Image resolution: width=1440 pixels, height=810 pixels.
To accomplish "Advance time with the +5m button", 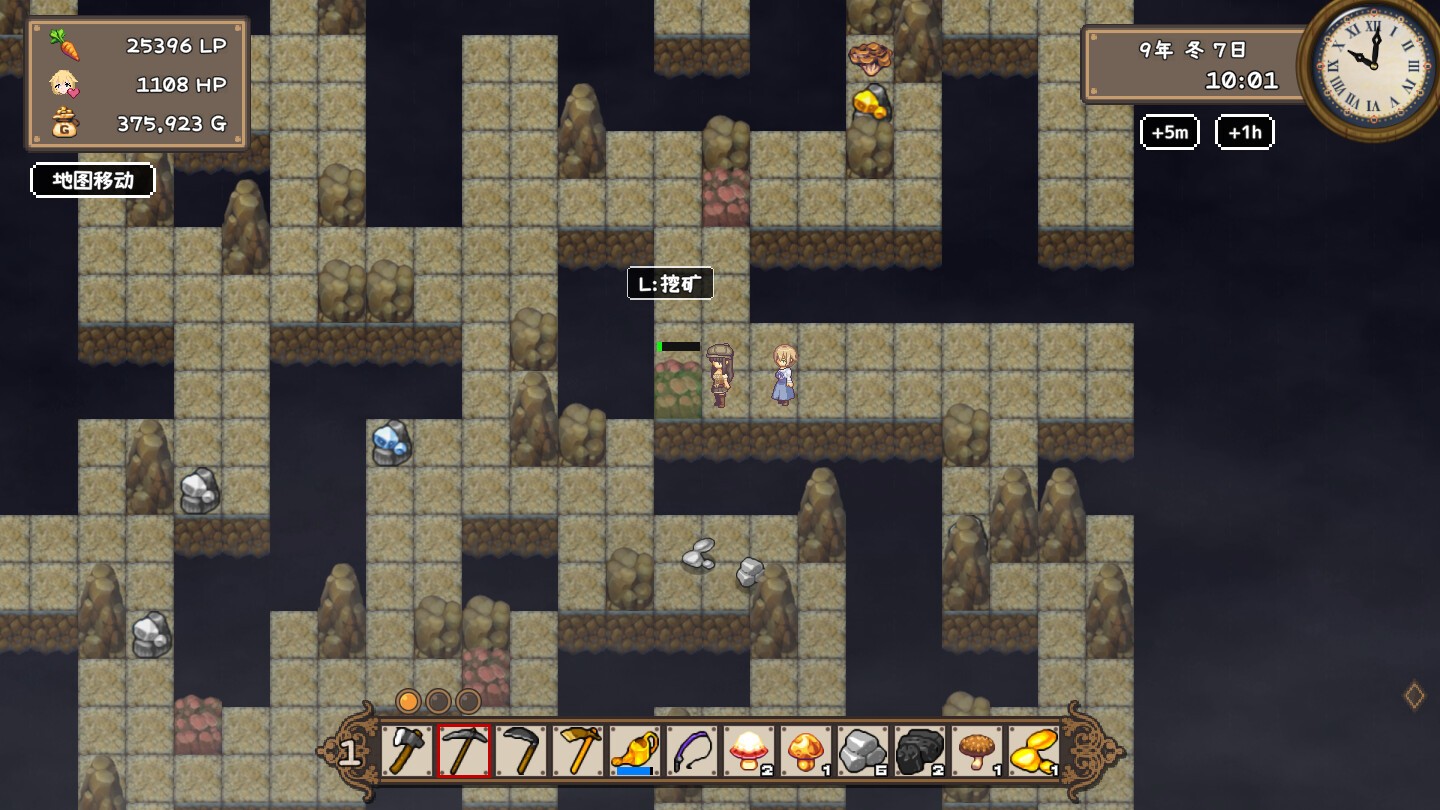I will click(x=1169, y=132).
